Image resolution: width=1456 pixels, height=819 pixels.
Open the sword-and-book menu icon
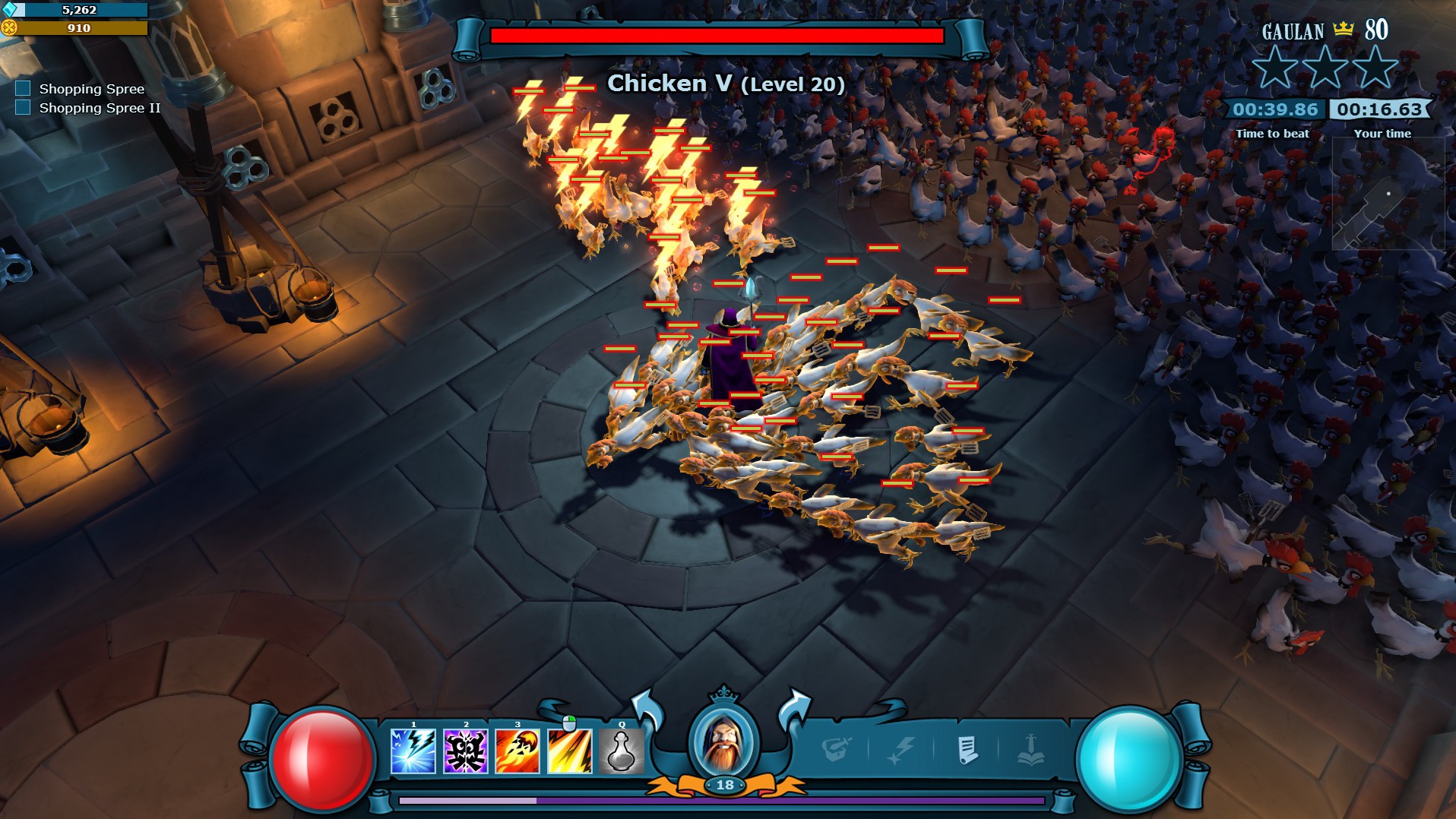(x=1030, y=750)
